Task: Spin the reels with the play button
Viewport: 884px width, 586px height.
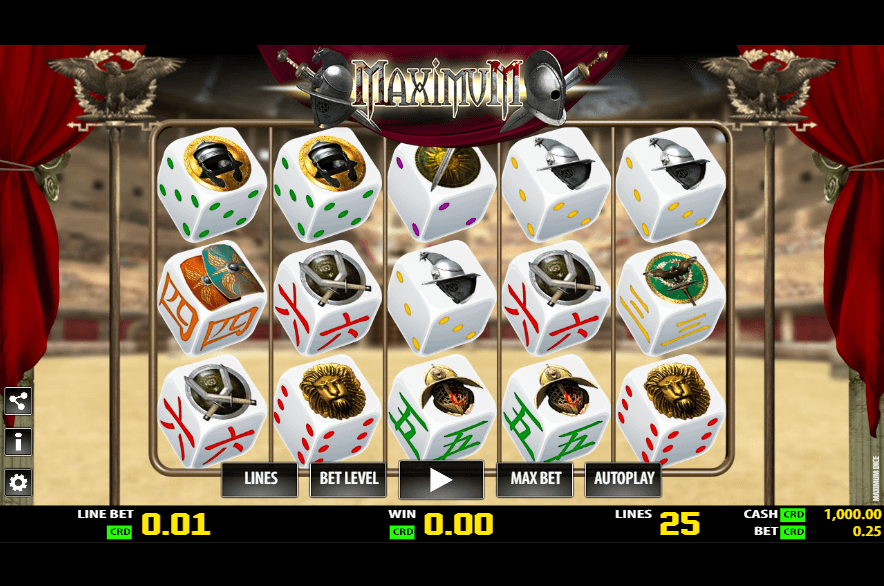Action: click(x=441, y=480)
